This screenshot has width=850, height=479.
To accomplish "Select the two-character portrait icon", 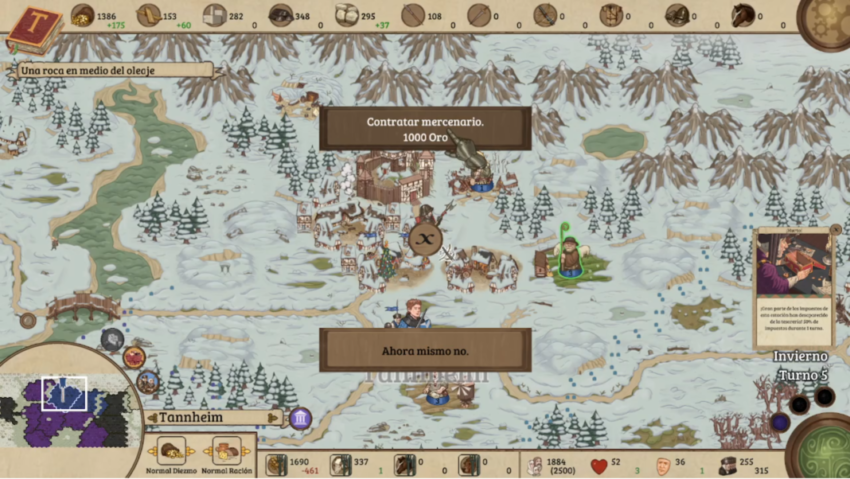I will pyautogui.click(x=149, y=381).
